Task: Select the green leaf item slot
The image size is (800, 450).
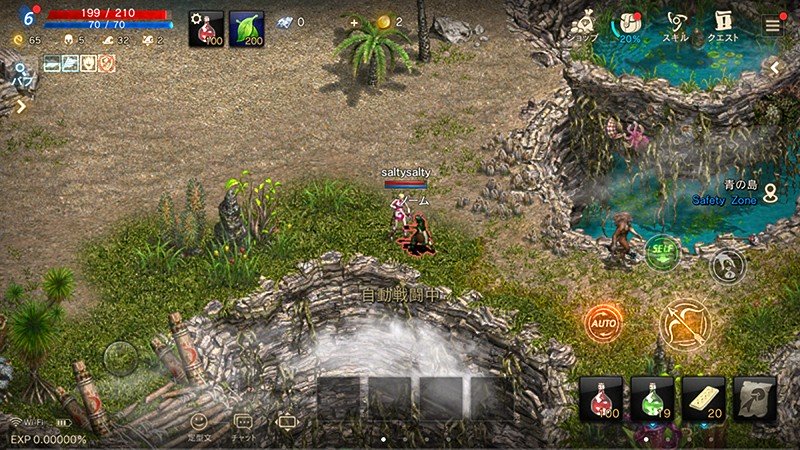Action: 246,30
